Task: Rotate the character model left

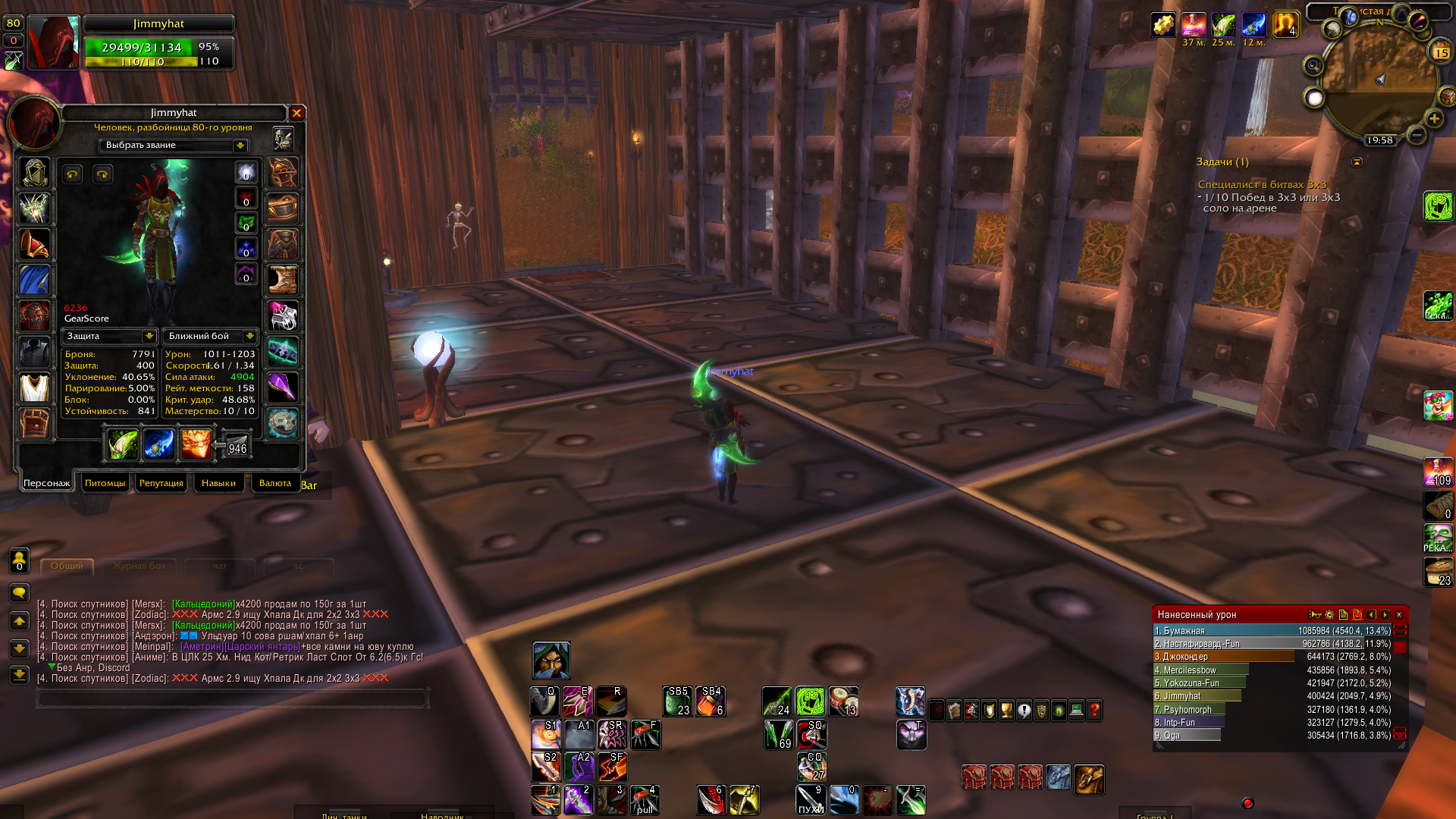Action: 72,174
